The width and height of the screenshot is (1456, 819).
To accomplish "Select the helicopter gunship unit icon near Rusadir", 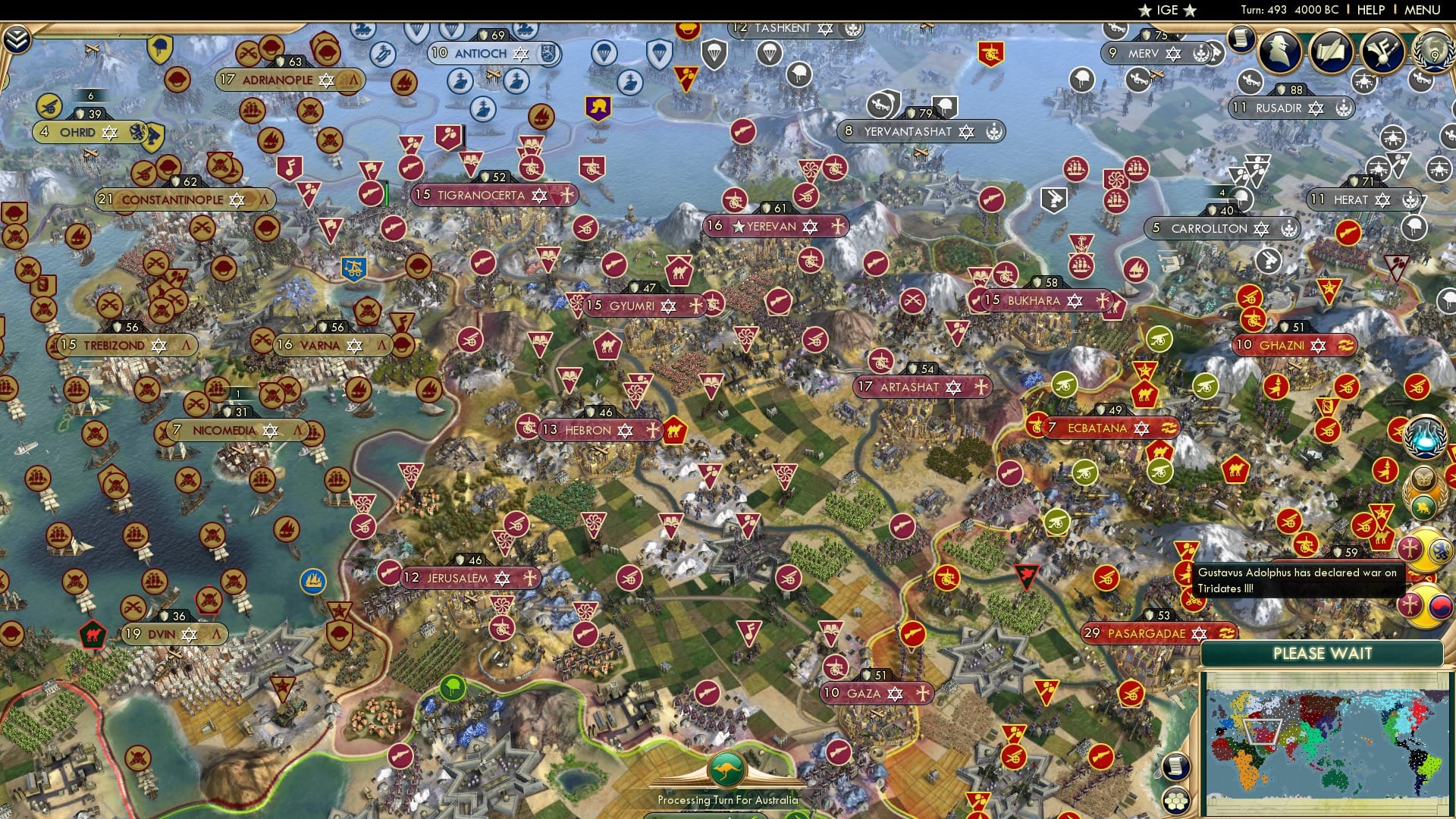I will [x=1364, y=82].
